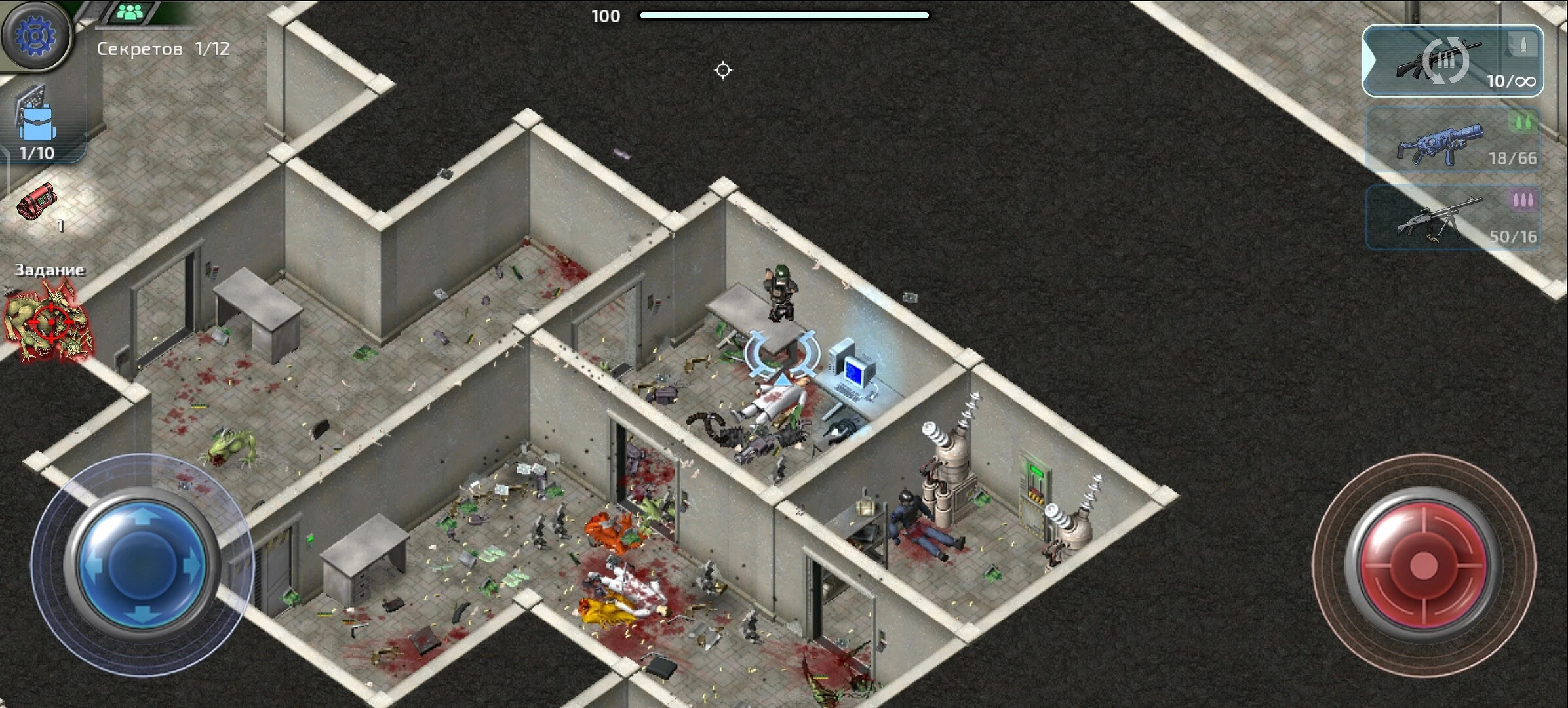Switch to the blue grenade launcher
Viewport: 1568px width, 708px height.
click(x=1453, y=140)
